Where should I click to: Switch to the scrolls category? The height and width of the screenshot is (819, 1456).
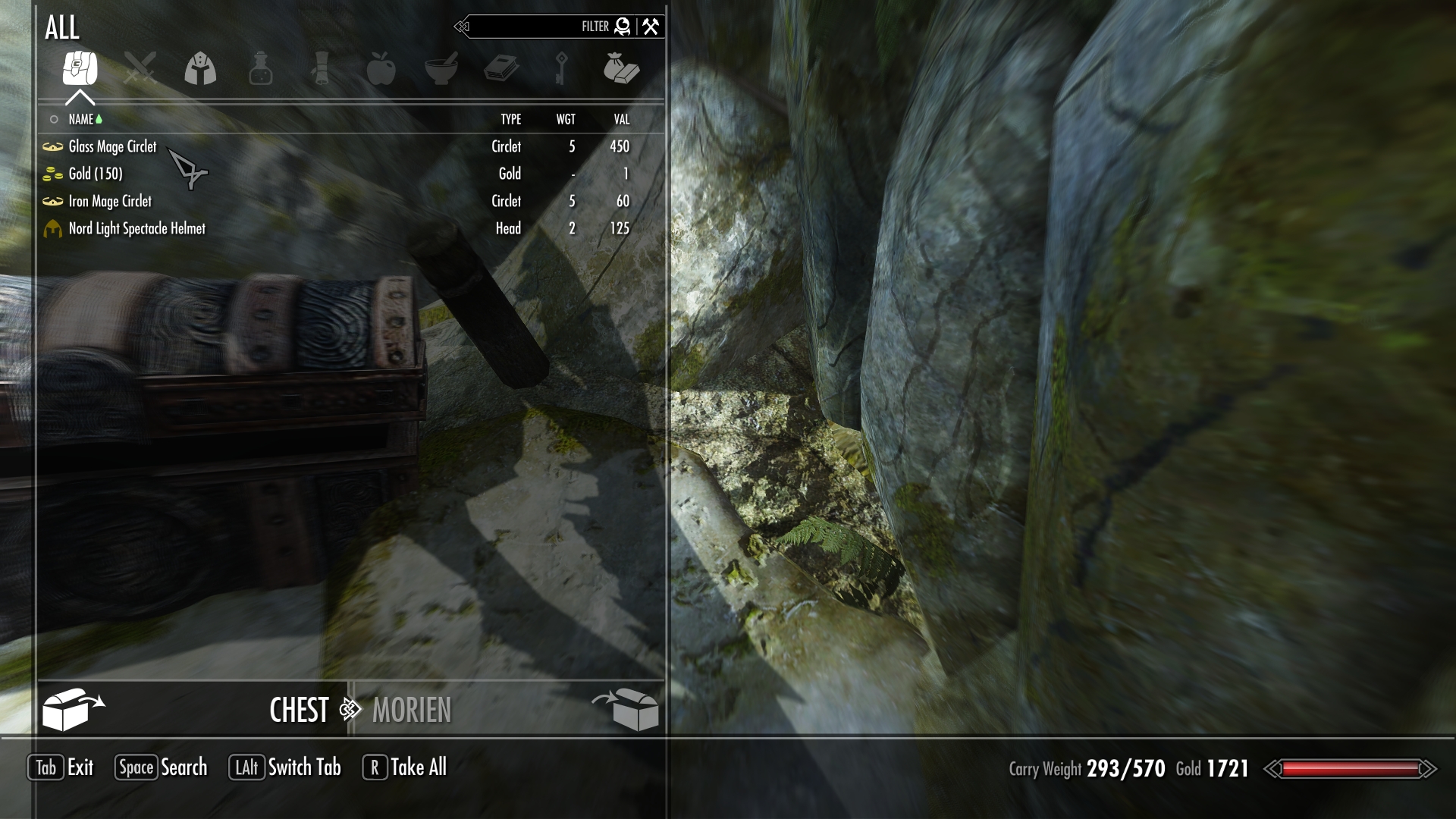[x=321, y=69]
